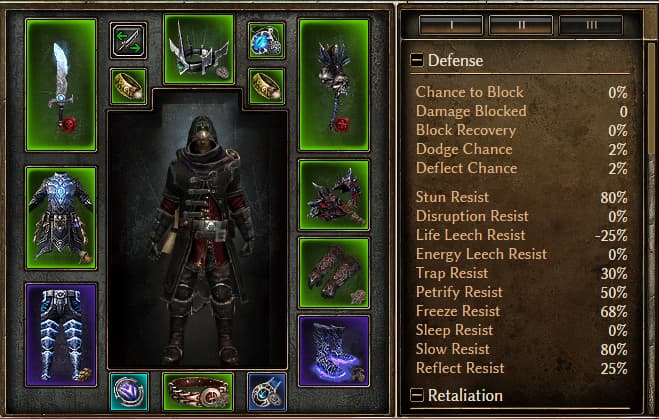Viewport: 659px width, 419px height.
Task: Collapse the Defense stats section
Action: tap(417, 60)
